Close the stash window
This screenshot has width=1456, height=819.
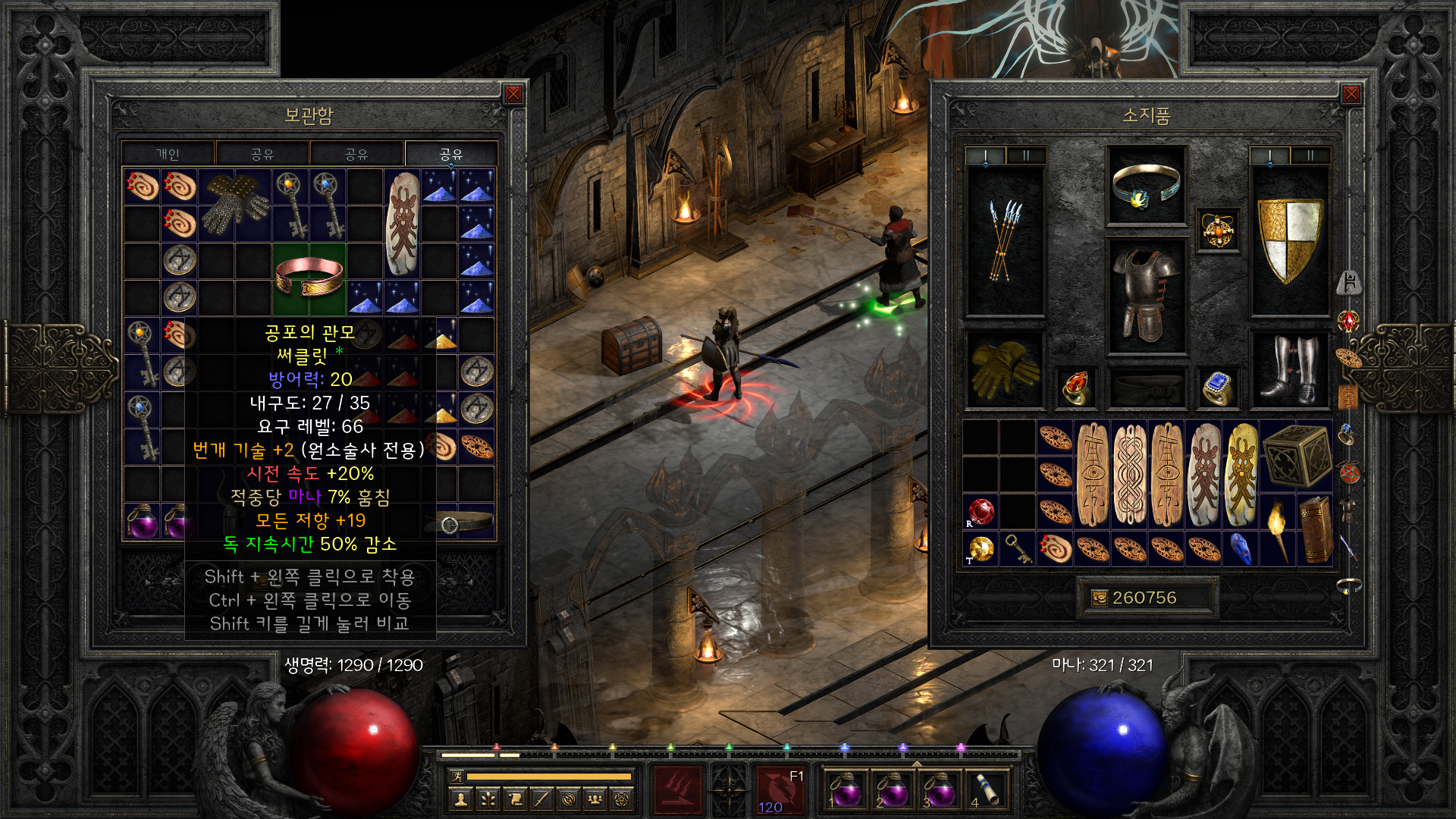click(x=513, y=94)
